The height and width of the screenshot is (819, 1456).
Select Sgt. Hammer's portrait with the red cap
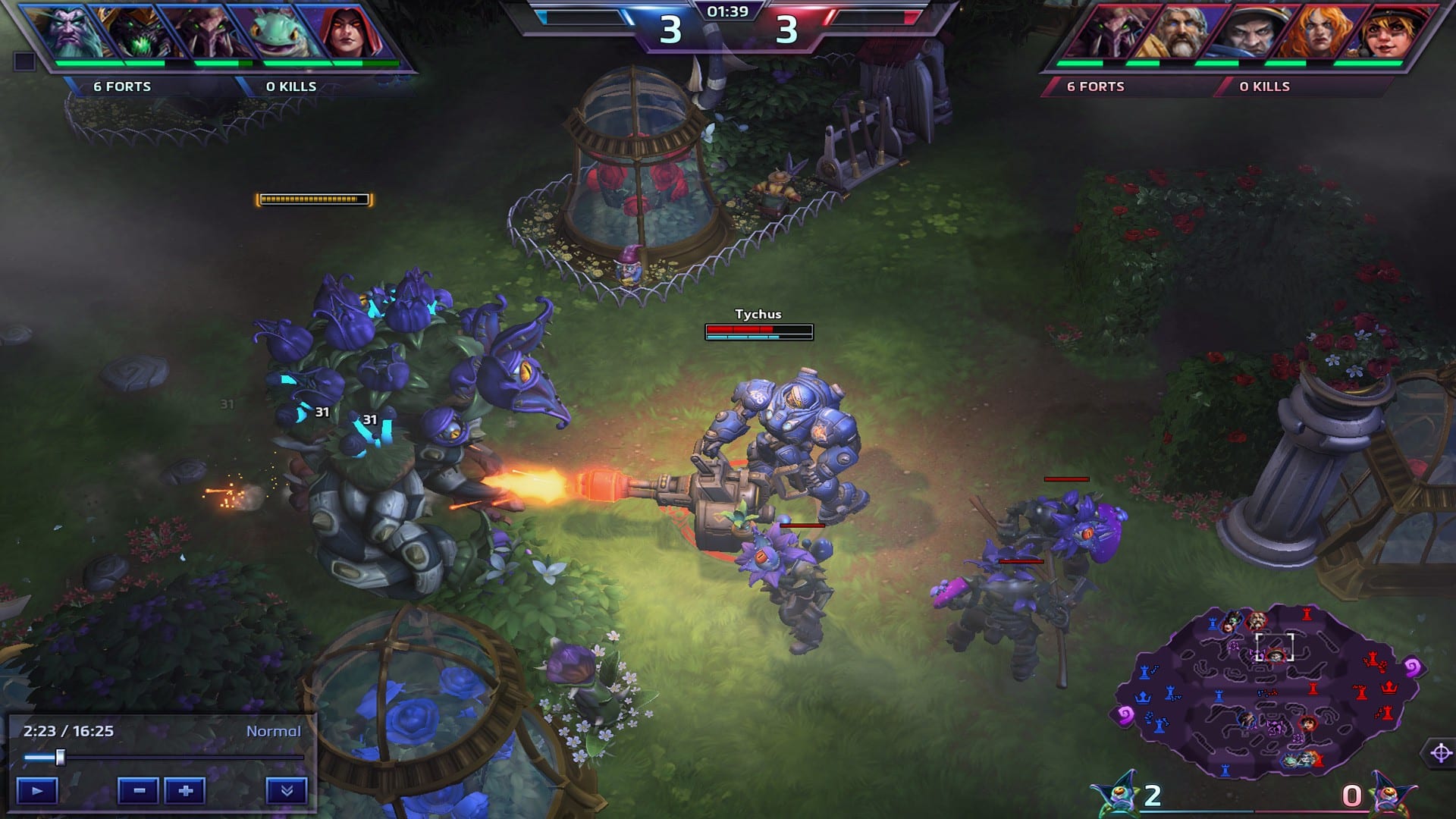pos(1385,33)
